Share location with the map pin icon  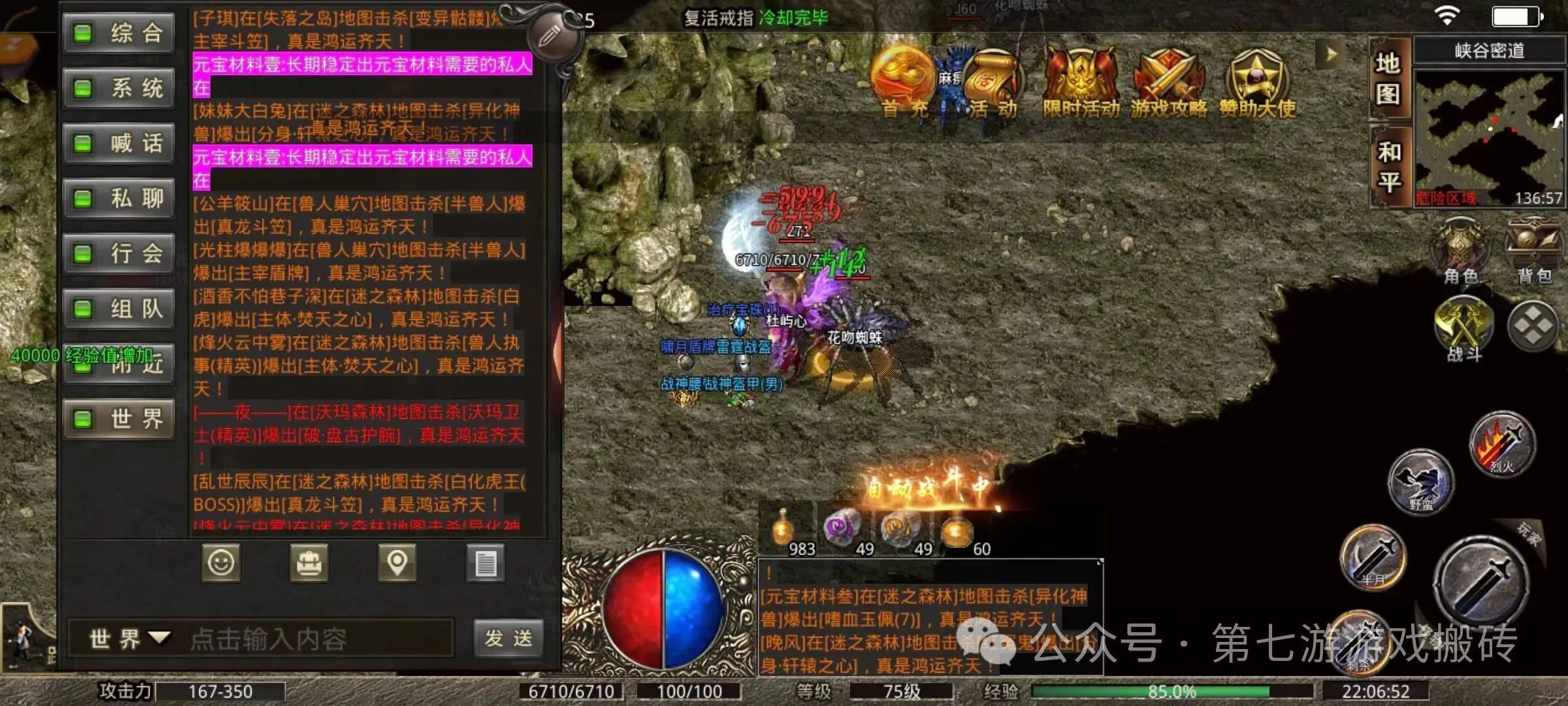pyautogui.click(x=397, y=563)
